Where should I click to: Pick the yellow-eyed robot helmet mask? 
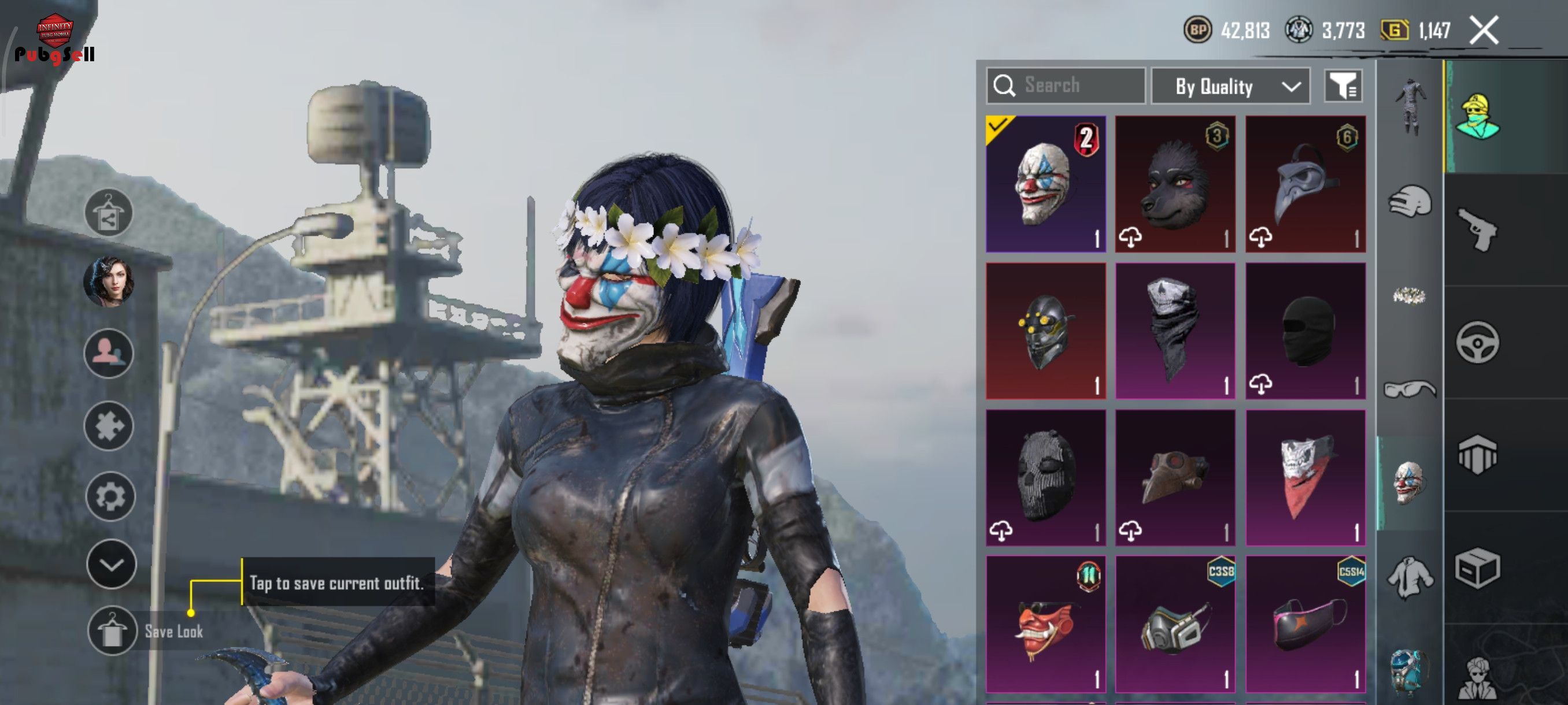point(1045,332)
